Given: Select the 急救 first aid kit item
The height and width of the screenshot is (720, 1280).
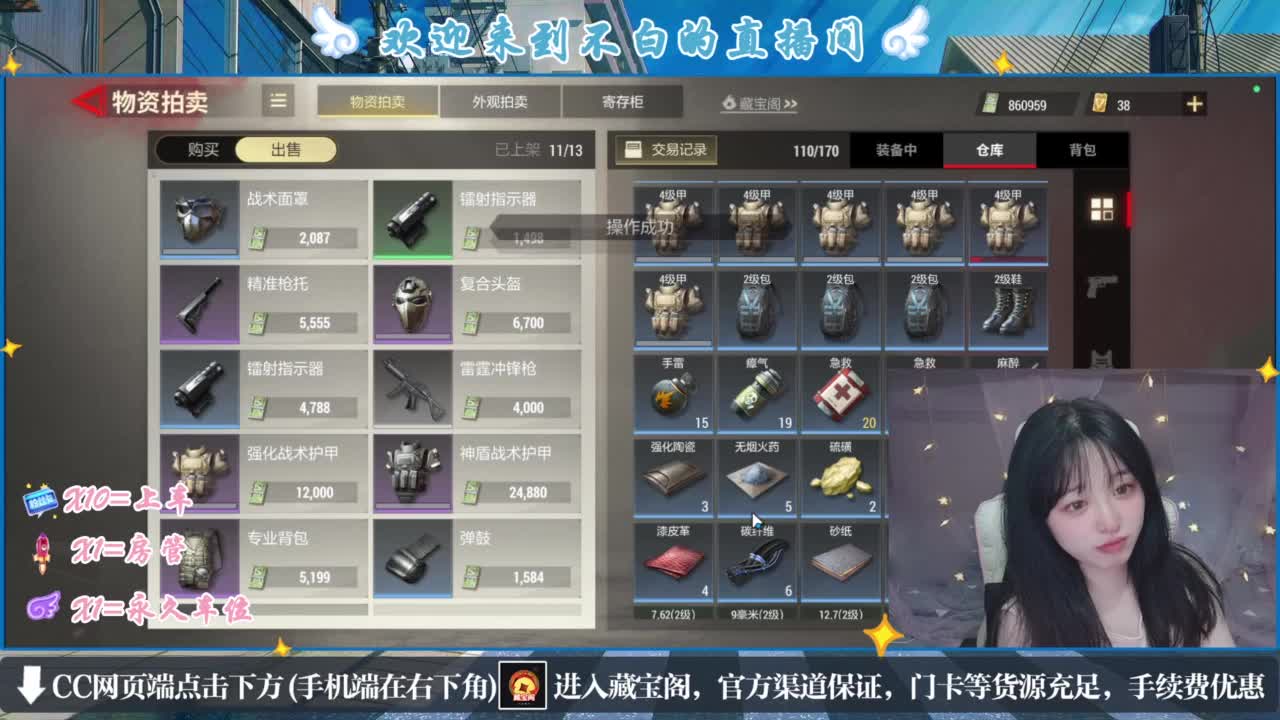Looking at the screenshot, I should pos(841,392).
